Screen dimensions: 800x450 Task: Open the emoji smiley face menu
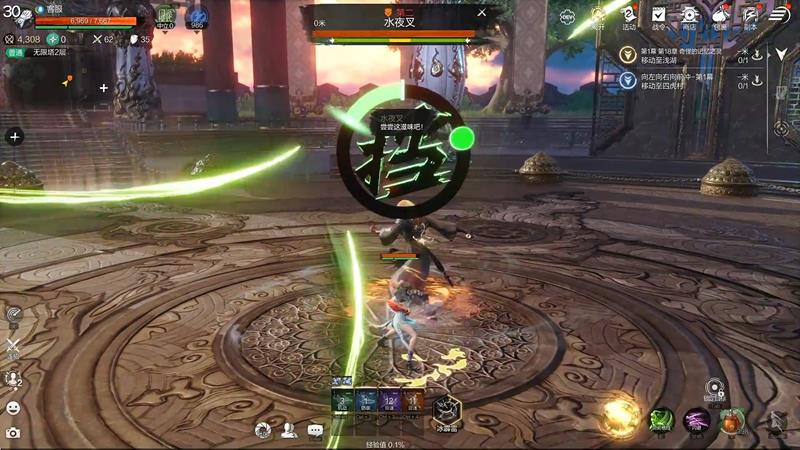tap(13, 407)
